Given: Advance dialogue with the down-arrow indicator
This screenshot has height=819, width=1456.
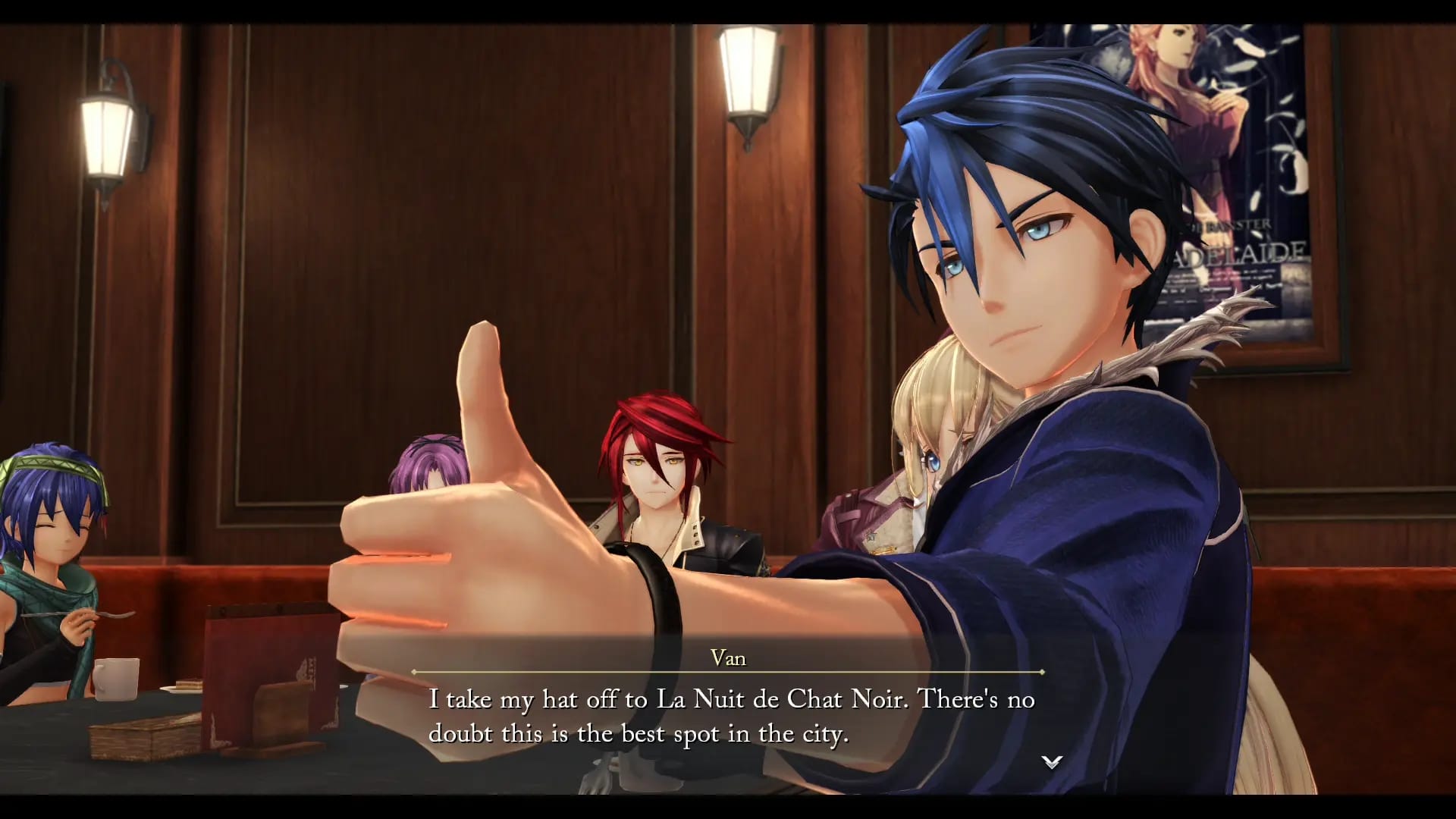Looking at the screenshot, I should [1051, 761].
